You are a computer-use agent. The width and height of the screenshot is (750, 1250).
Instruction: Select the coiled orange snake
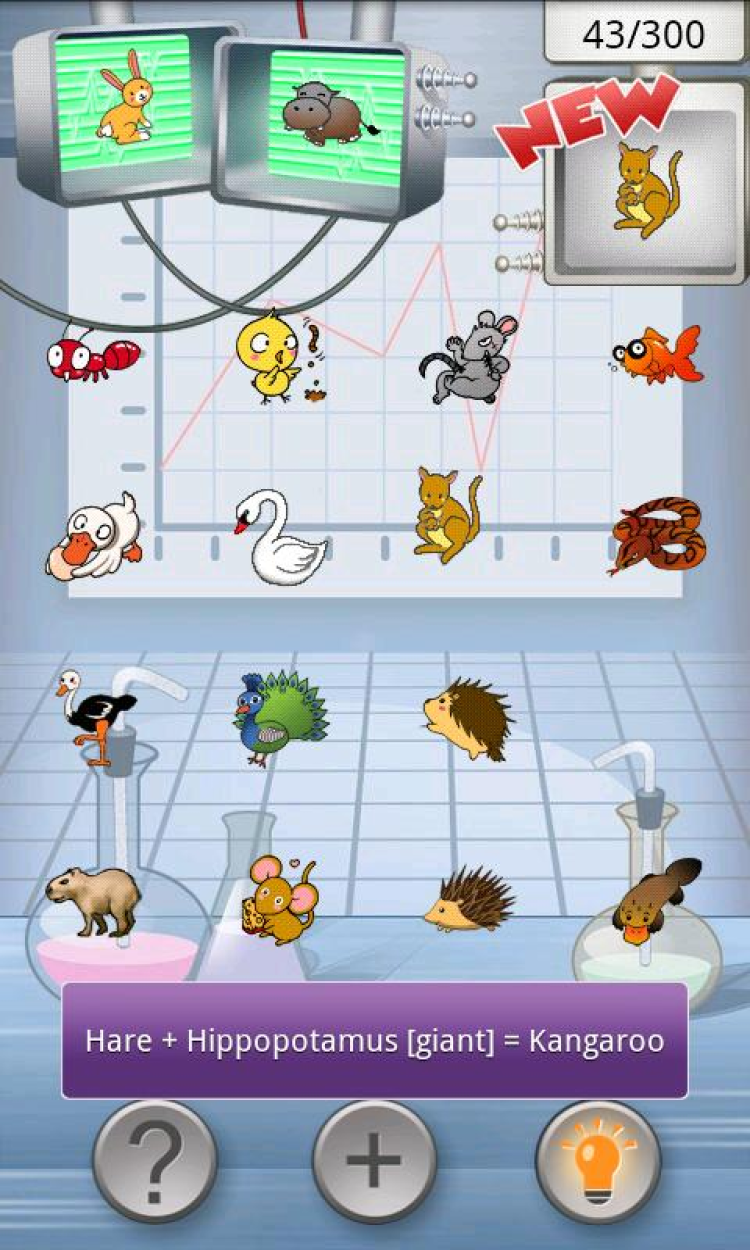click(x=657, y=536)
